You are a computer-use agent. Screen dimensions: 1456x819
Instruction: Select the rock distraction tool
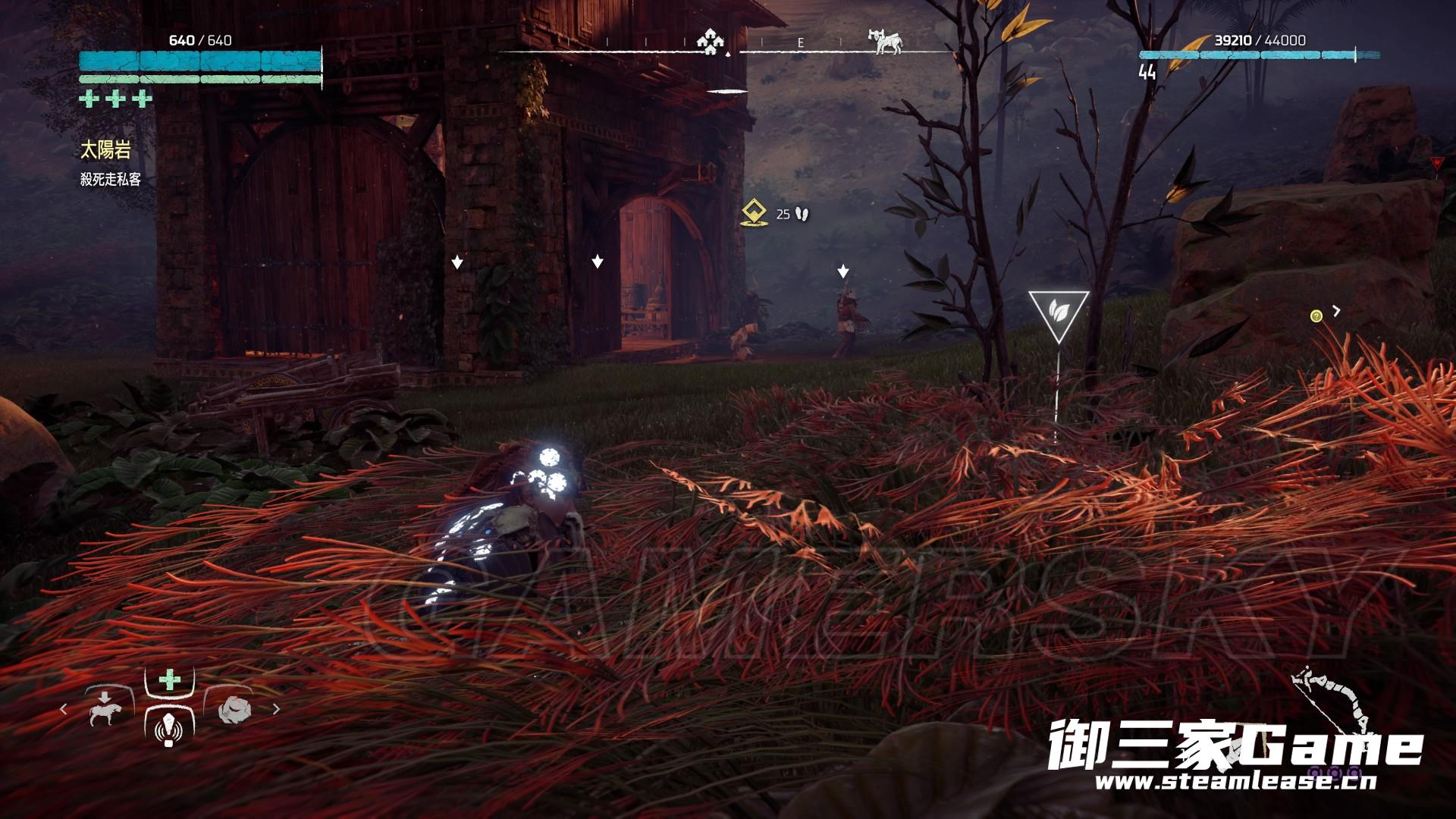[x=234, y=709]
